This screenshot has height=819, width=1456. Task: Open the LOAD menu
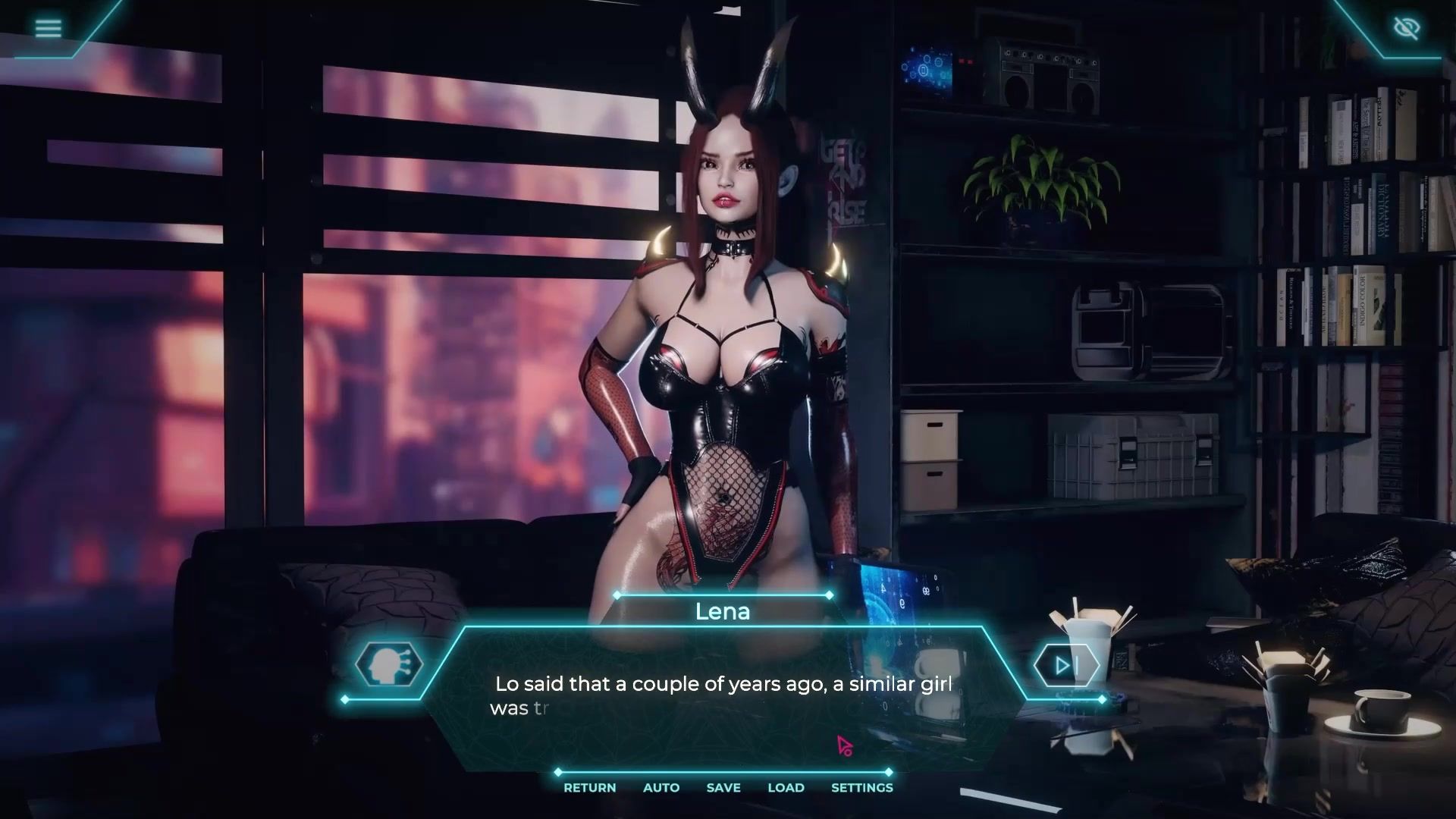[786, 788]
